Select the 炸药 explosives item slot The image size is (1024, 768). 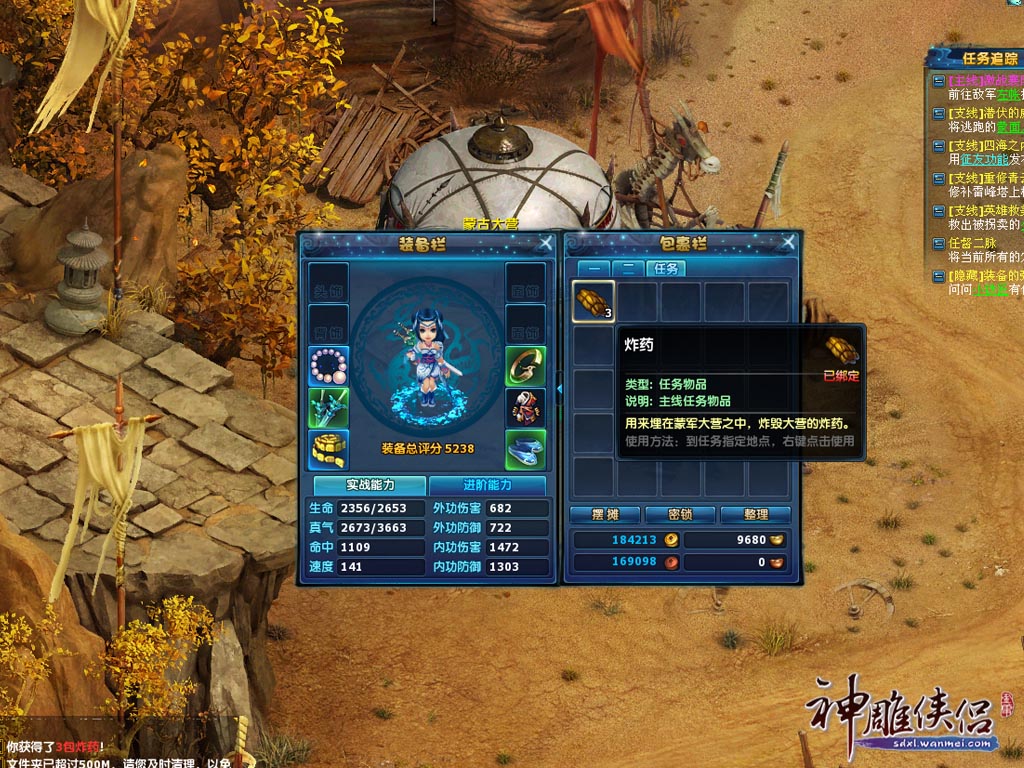coord(593,301)
